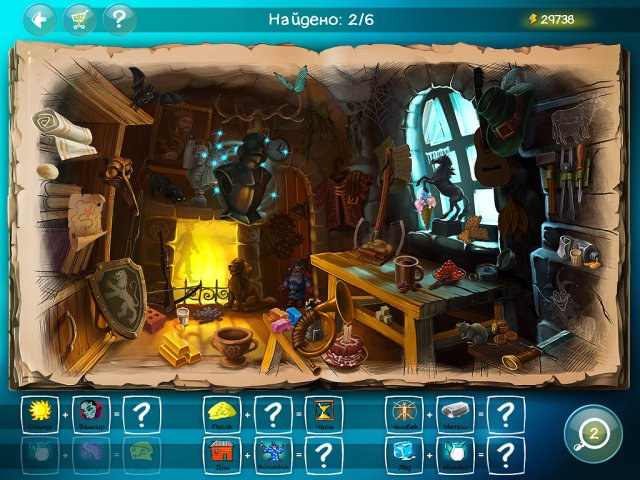Select the sun ingredient tile
Screen dimensions: 640x480
tap(39, 412)
